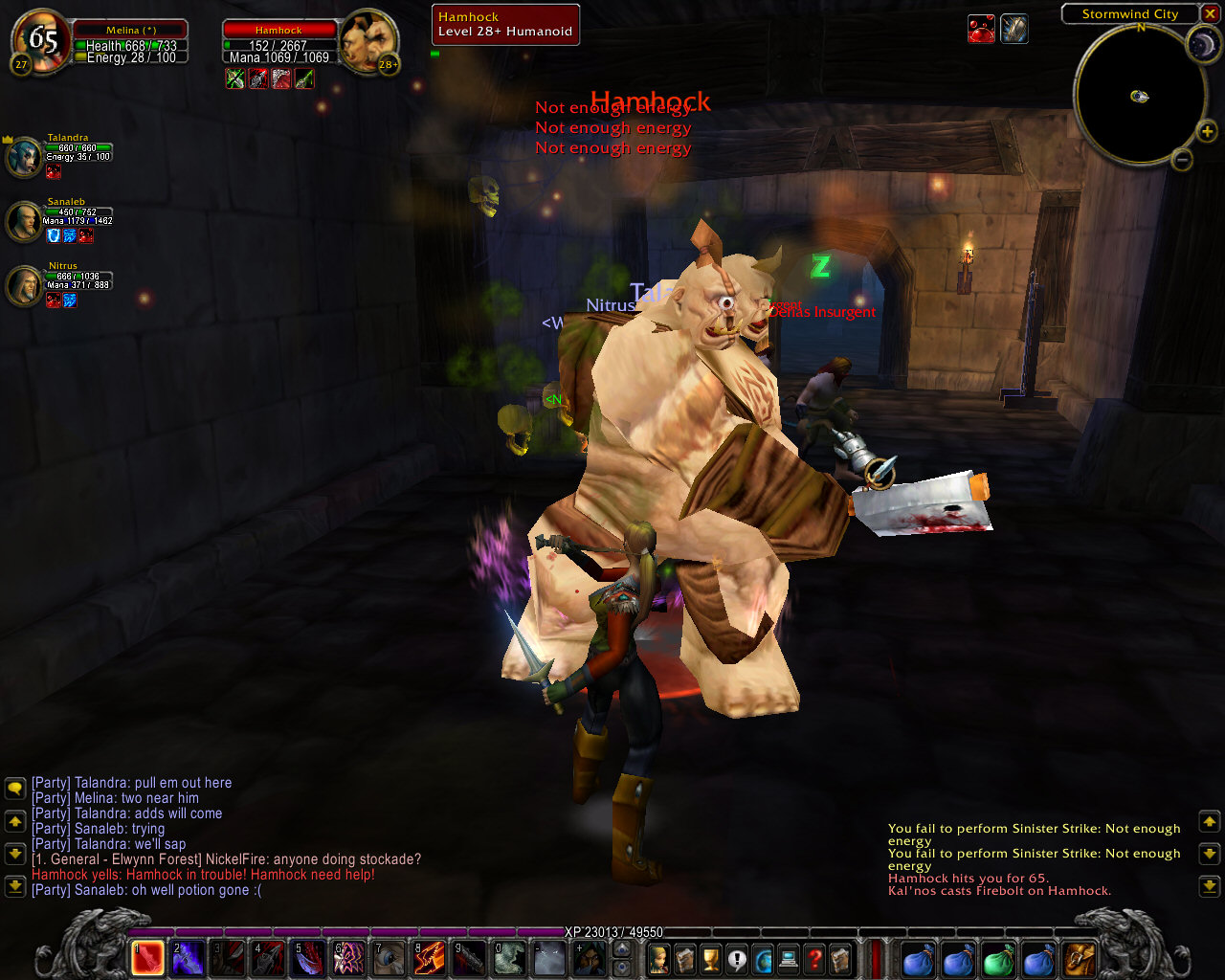Image resolution: width=1225 pixels, height=980 pixels.
Task: Activate Sinister Strike in action slot 1
Action: coord(147,957)
